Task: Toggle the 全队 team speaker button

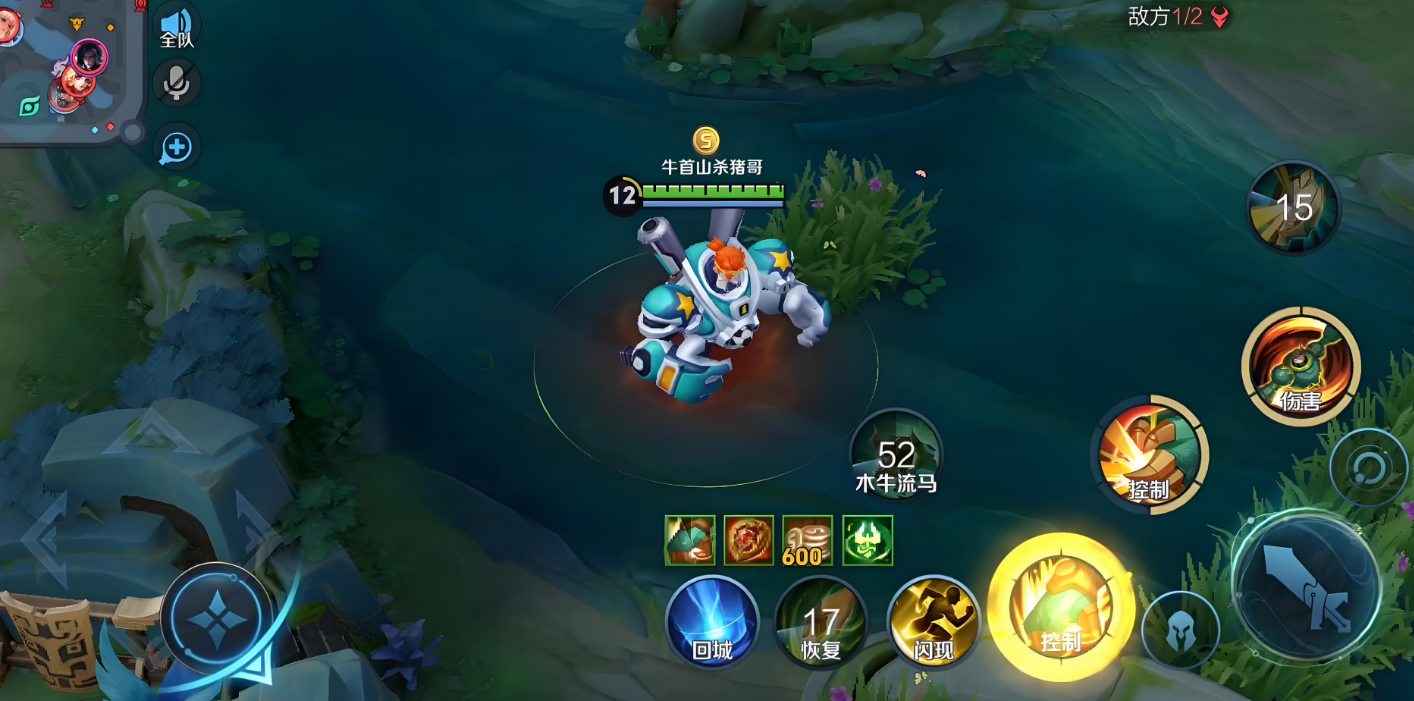Action: click(x=177, y=26)
